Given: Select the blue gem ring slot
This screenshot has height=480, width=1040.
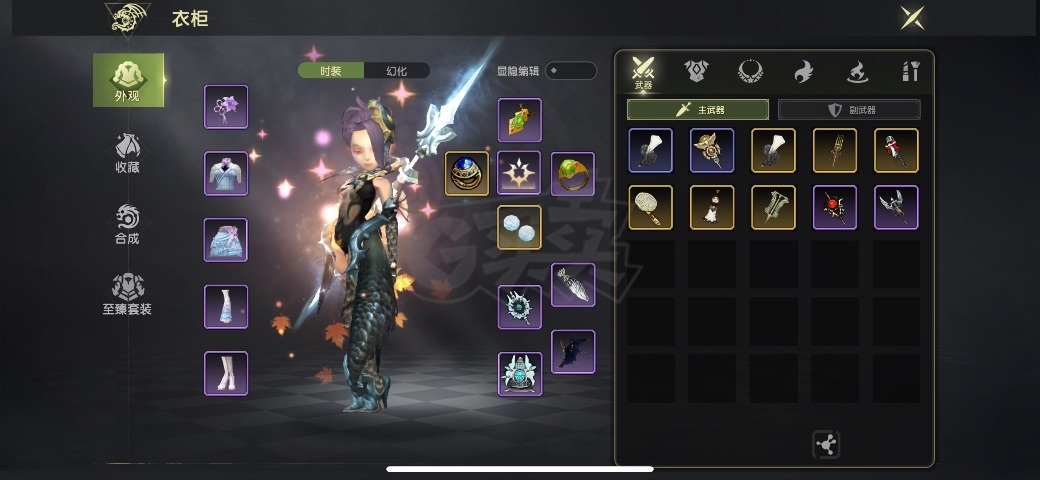Looking at the screenshot, I should point(467,174).
